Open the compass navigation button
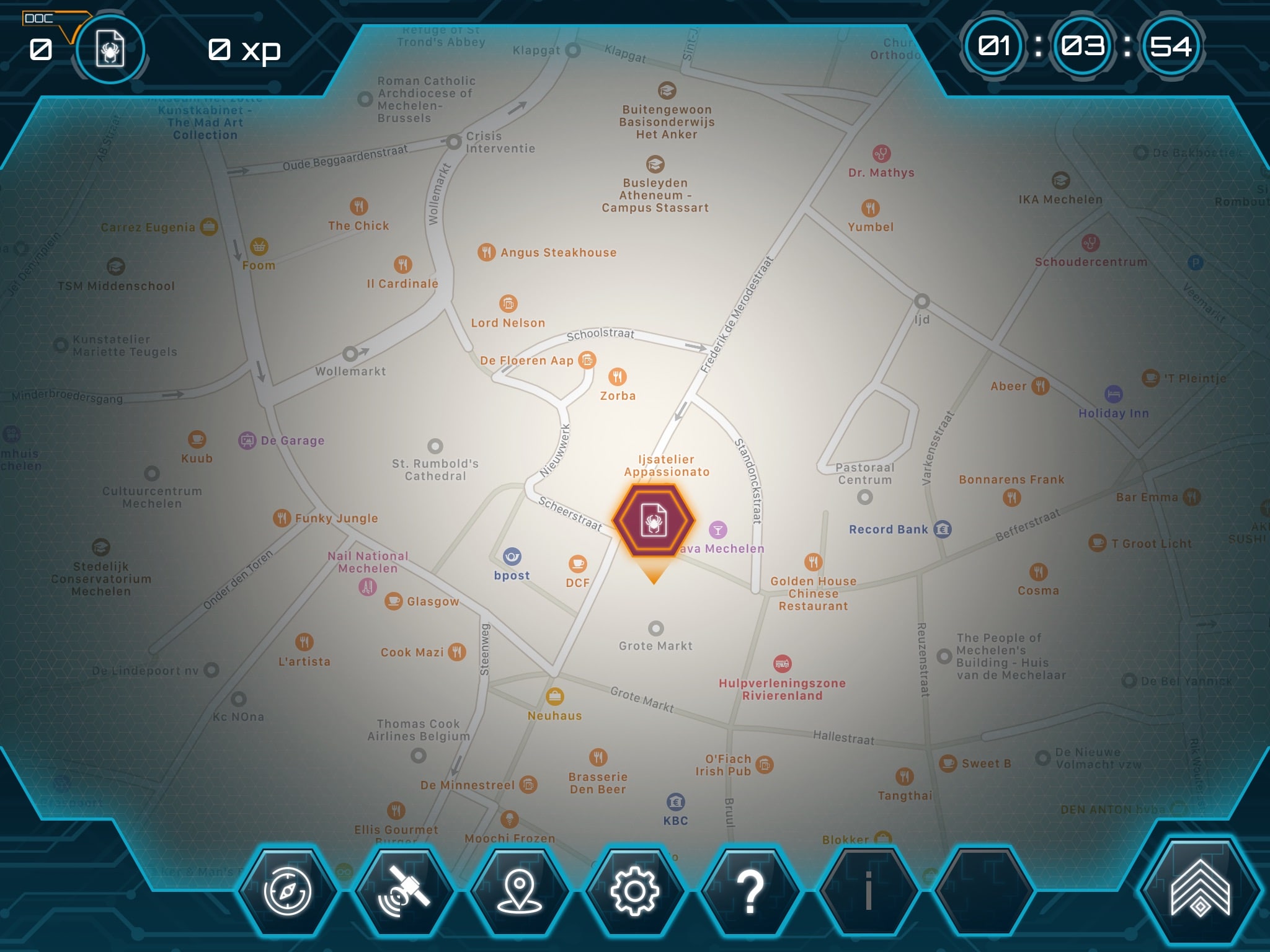This screenshot has width=1270, height=952. coord(287,891)
